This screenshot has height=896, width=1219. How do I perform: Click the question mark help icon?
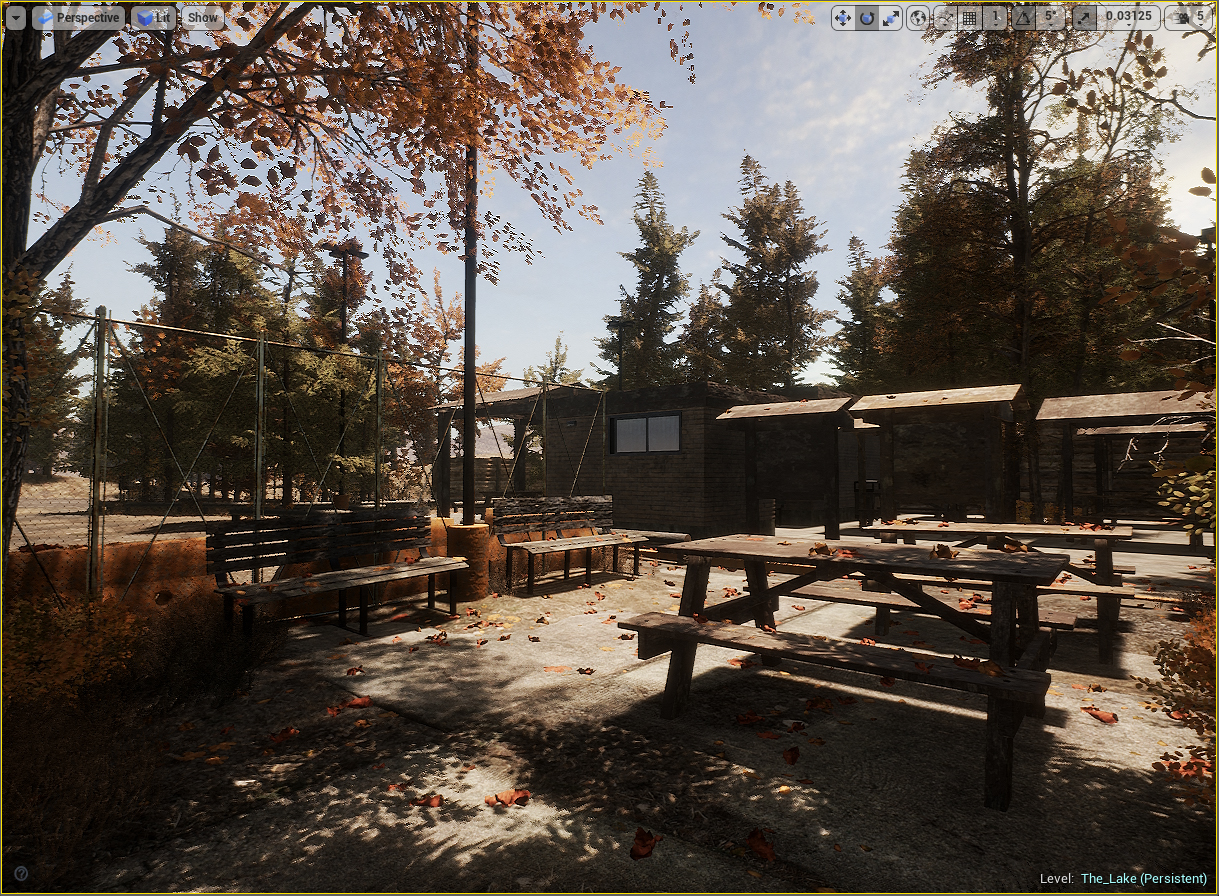pos(21,873)
